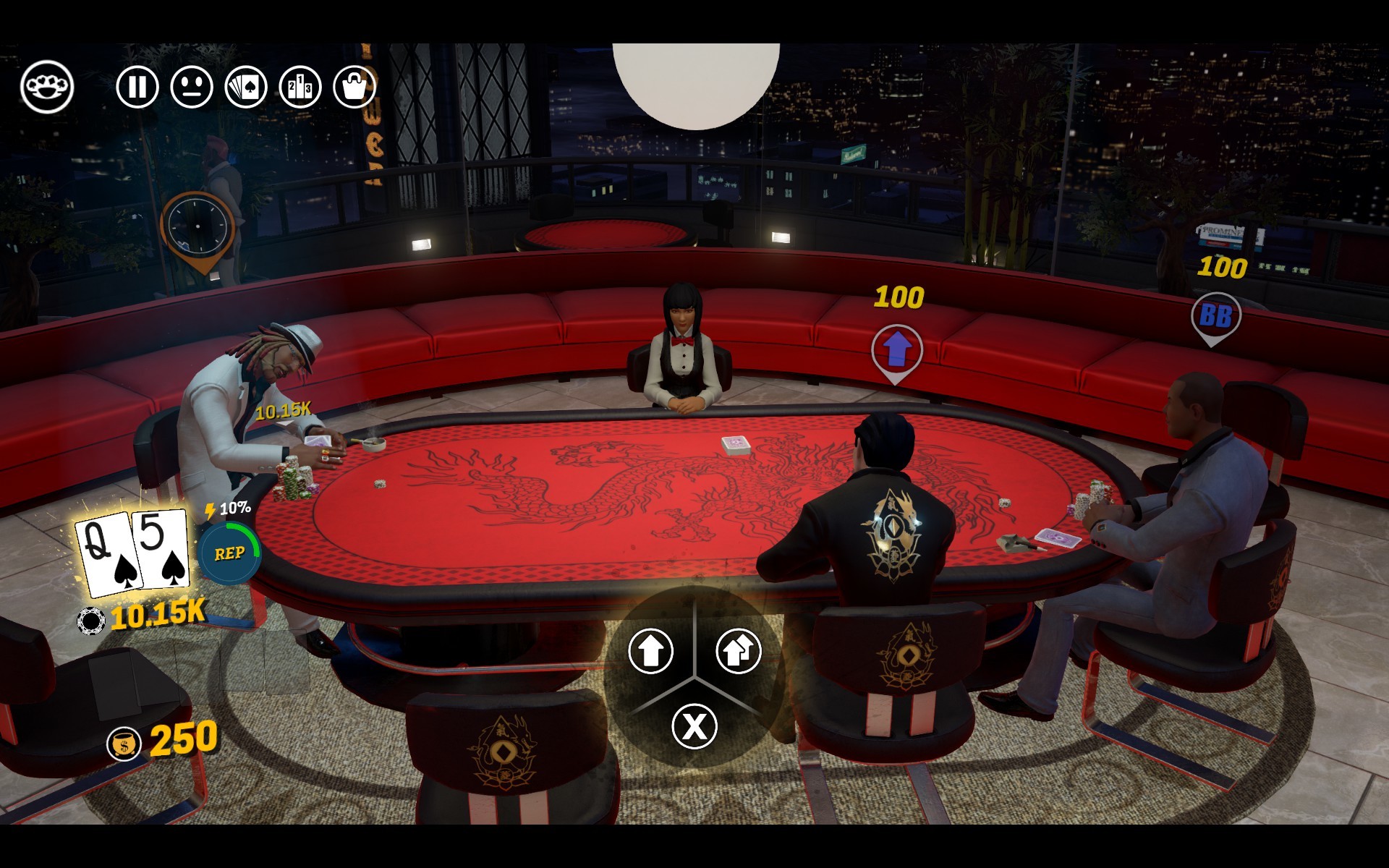This screenshot has height=868, width=1389.
Task: Open the brass knuckles menu icon
Action: [47, 87]
